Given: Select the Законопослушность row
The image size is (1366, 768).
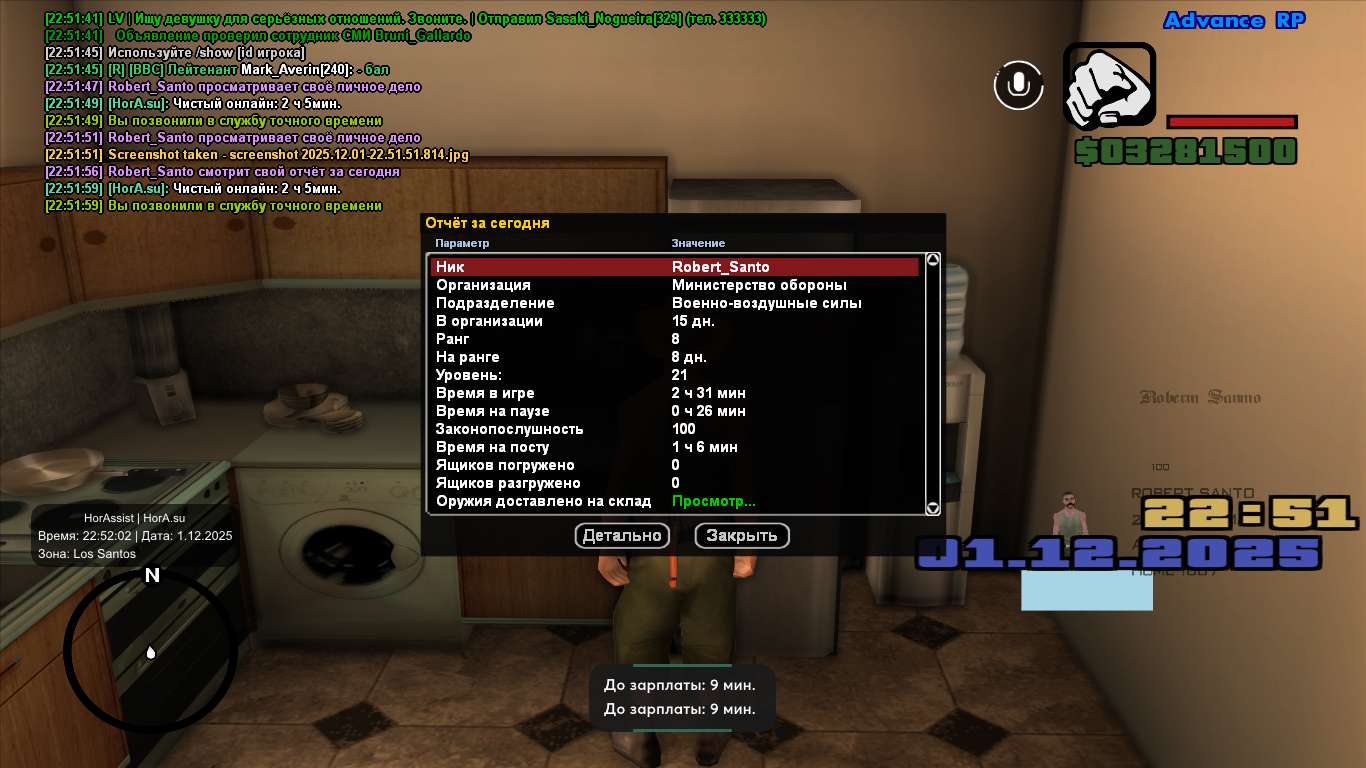Looking at the screenshot, I should [674, 429].
